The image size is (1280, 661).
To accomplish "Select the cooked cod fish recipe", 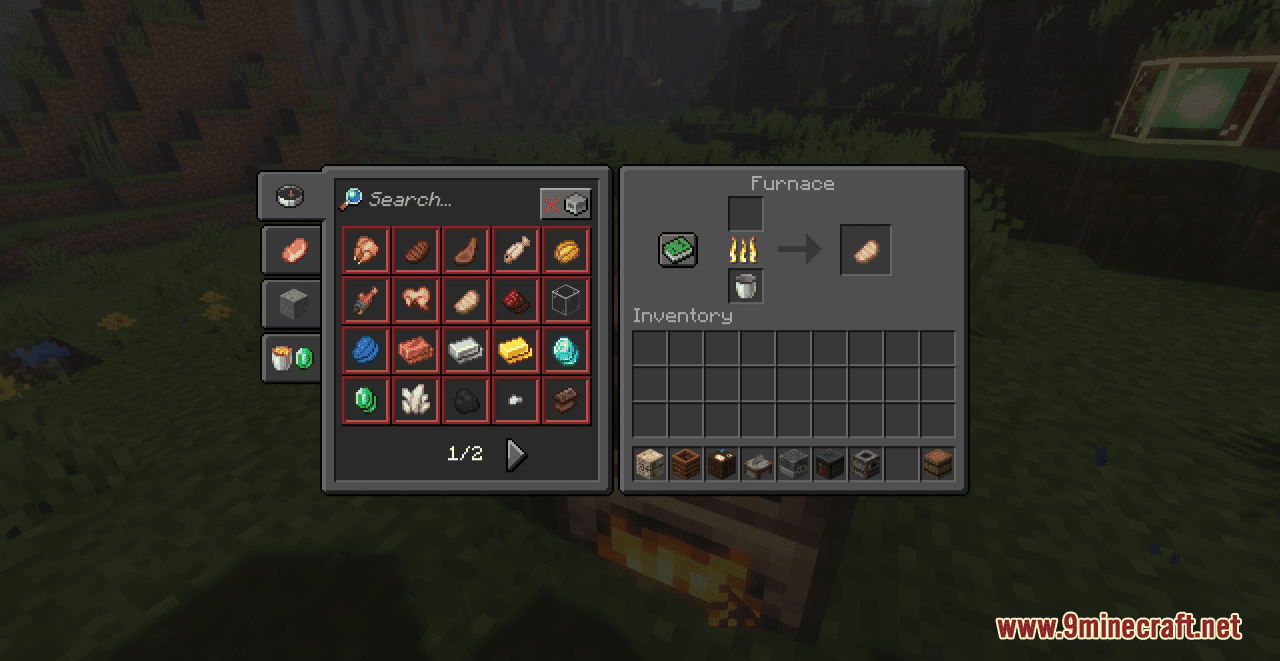I will coord(516,250).
